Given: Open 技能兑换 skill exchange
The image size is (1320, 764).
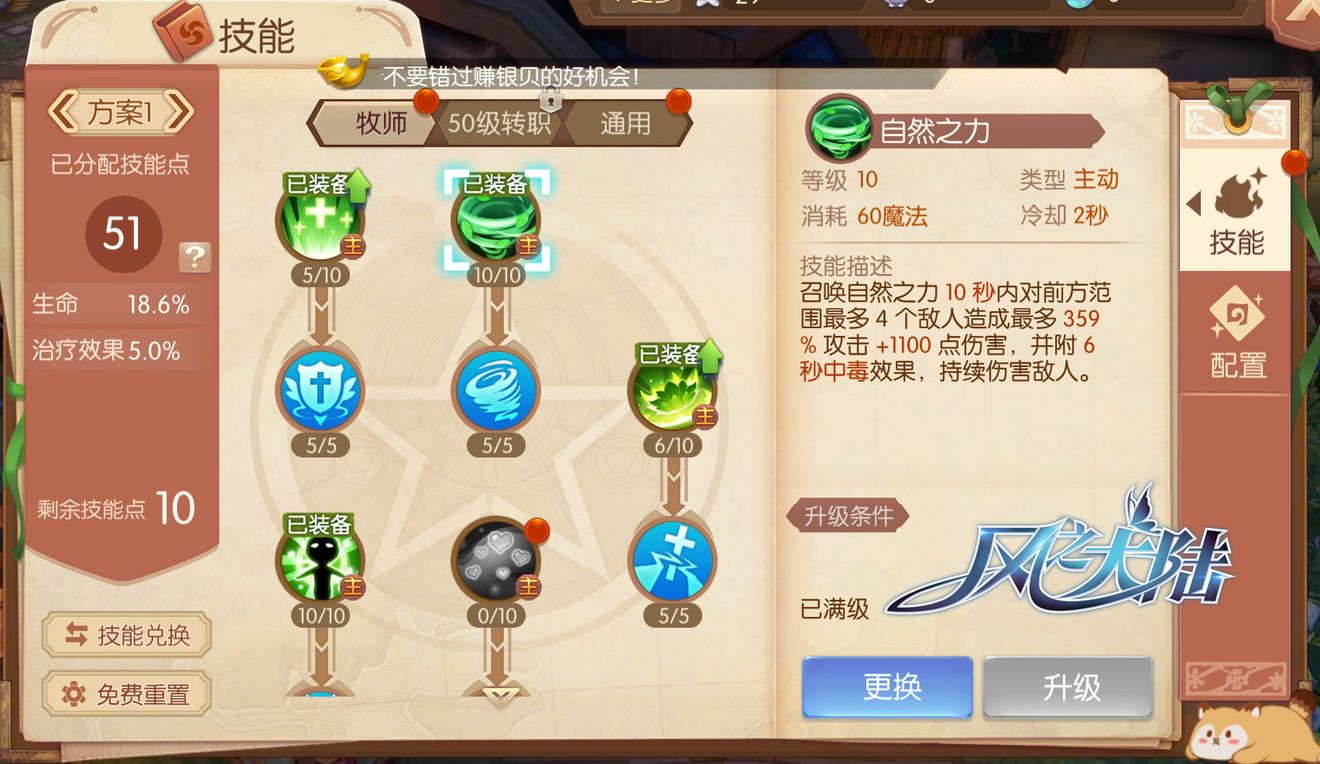Looking at the screenshot, I should point(124,636).
